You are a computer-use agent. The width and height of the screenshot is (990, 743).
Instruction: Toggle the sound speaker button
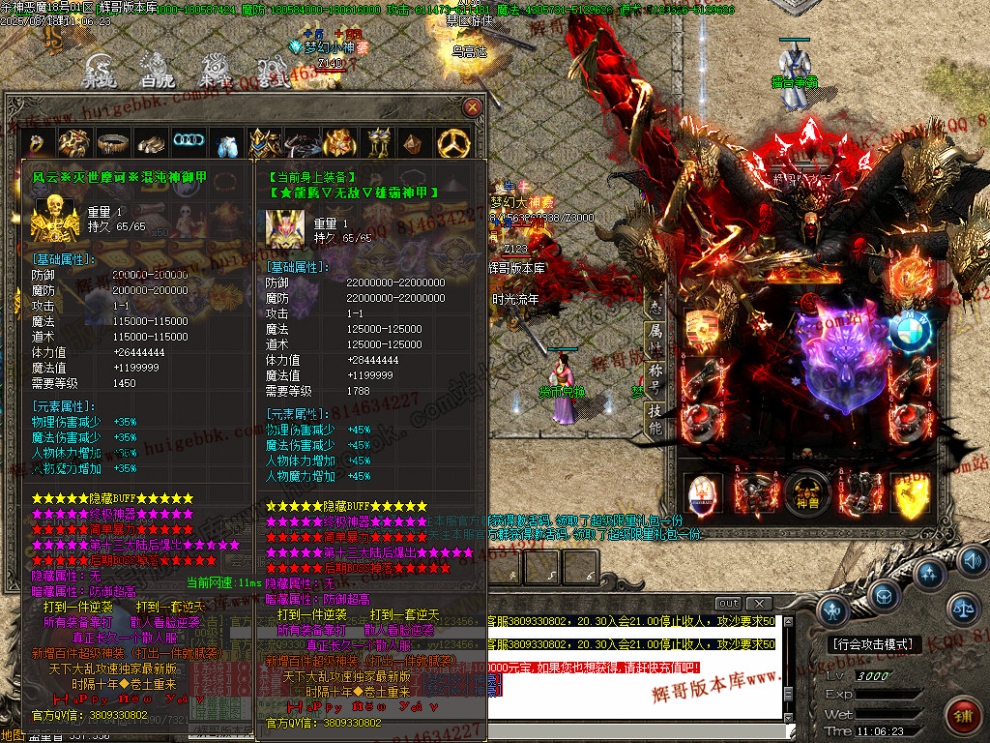point(972,559)
